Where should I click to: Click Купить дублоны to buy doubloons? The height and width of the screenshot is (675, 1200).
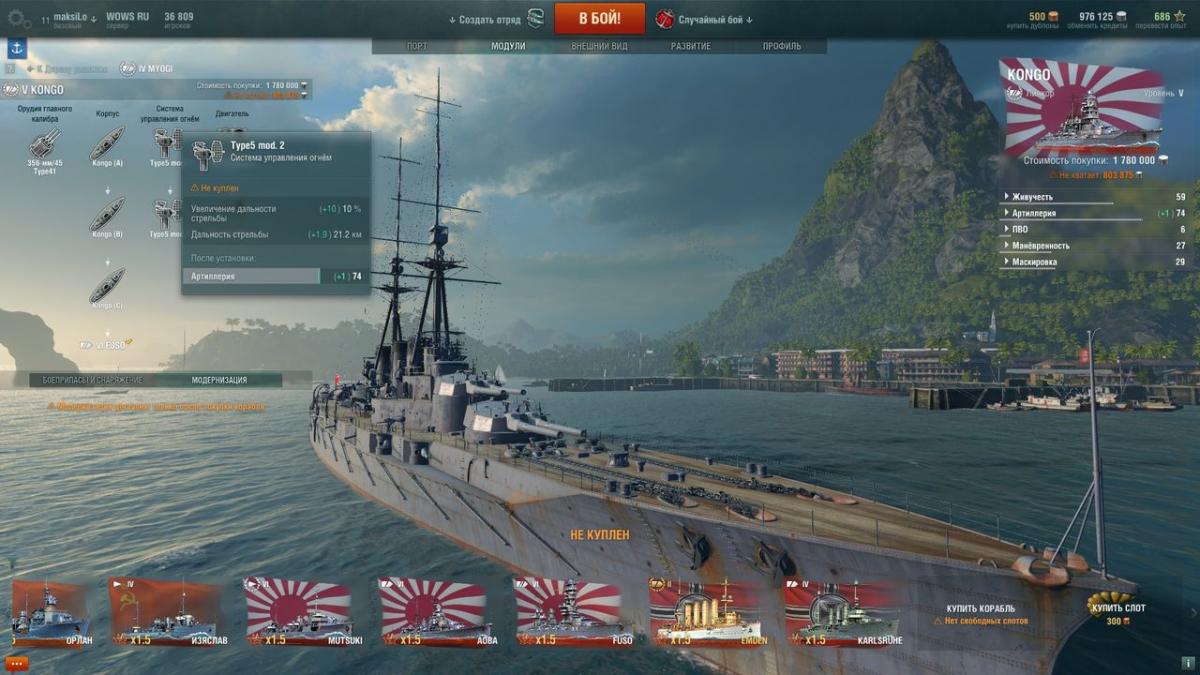[x=1037, y=19]
